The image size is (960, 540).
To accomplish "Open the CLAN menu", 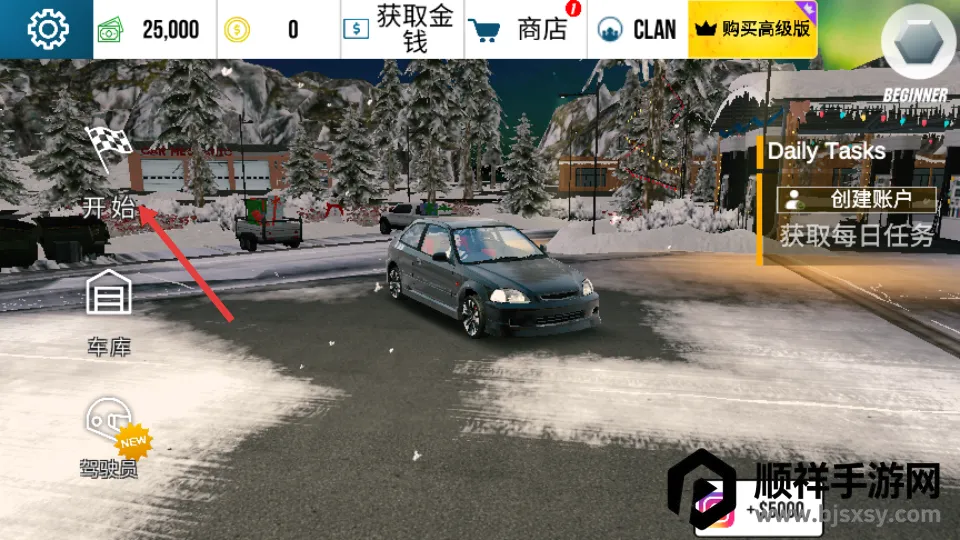I will [637, 30].
